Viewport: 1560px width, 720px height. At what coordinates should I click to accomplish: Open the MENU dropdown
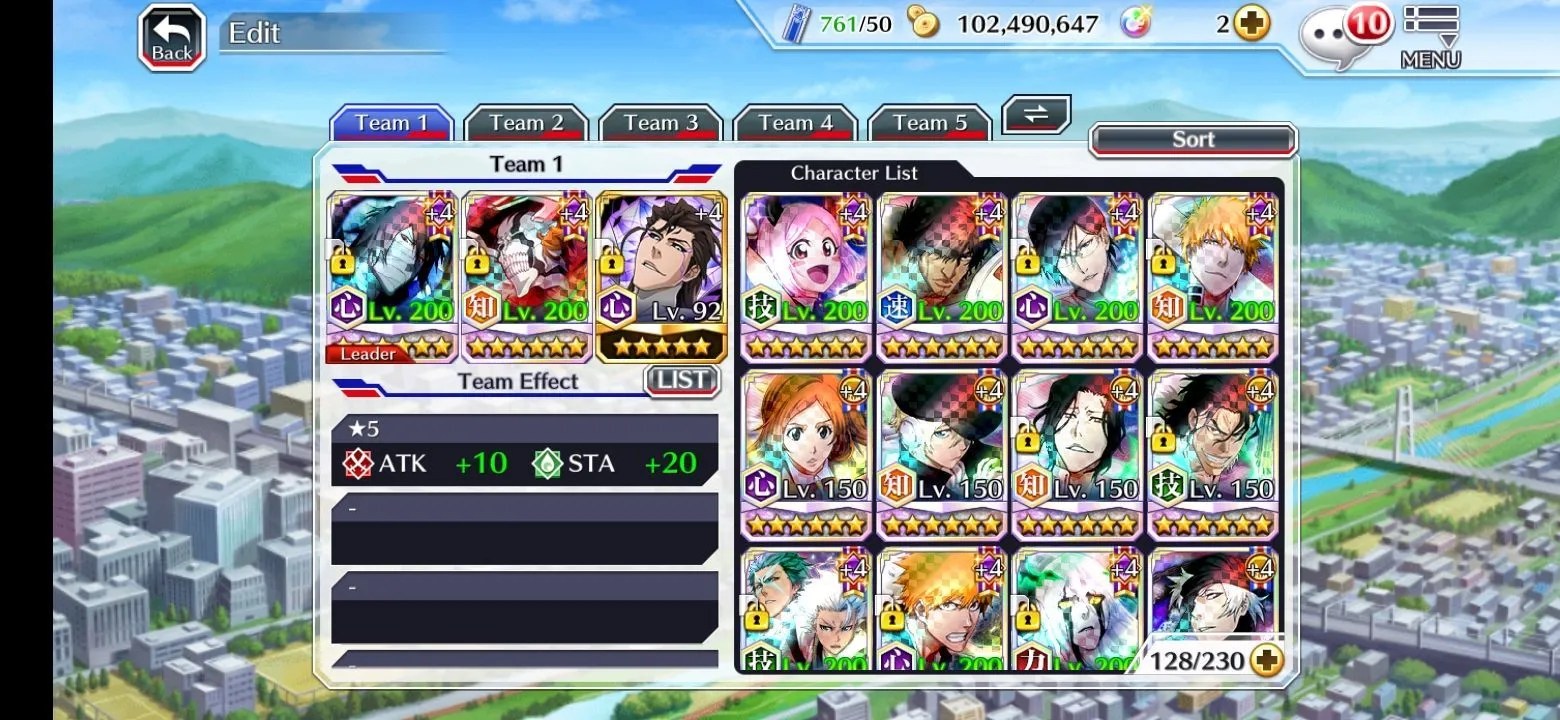1430,38
